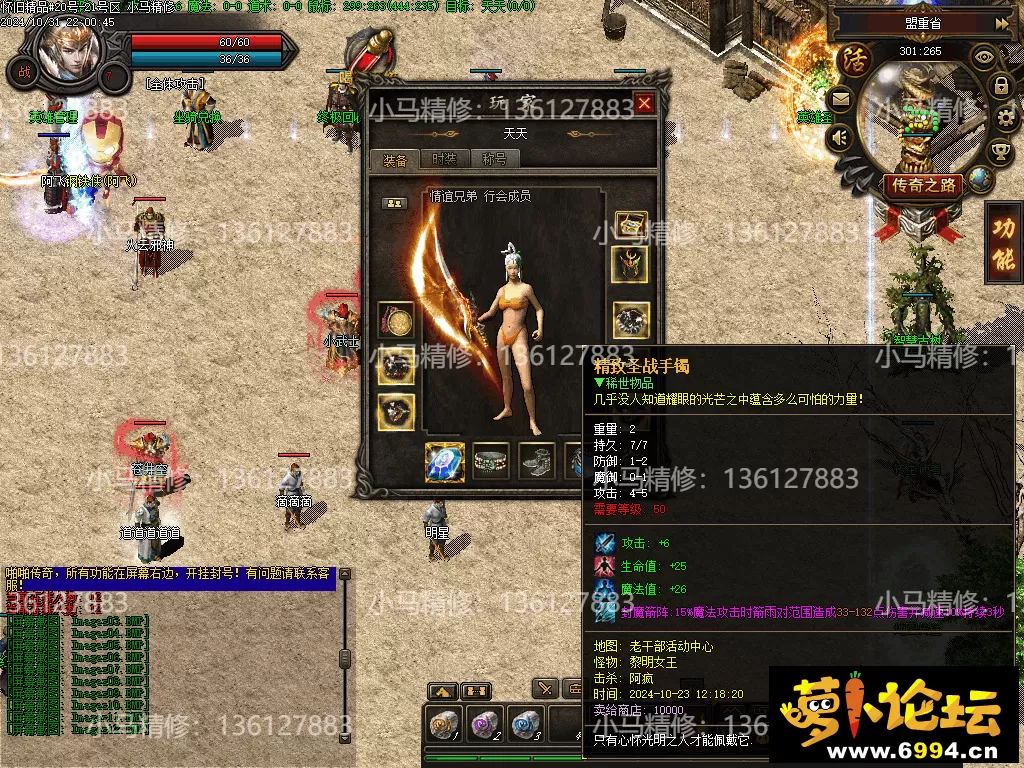The width and height of the screenshot is (1024, 768).
Task: Choose the blue gem equipment slot
Action: [x=444, y=461]
